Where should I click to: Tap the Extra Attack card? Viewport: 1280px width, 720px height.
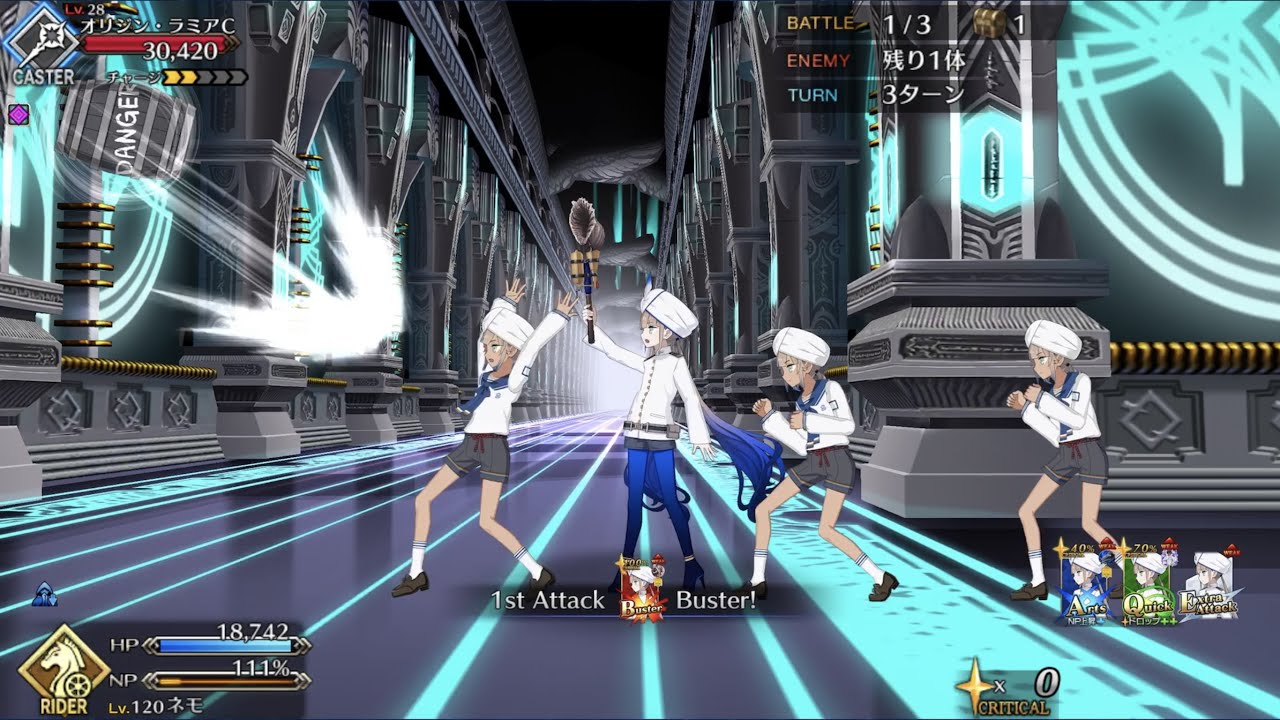coord(1208,588)
